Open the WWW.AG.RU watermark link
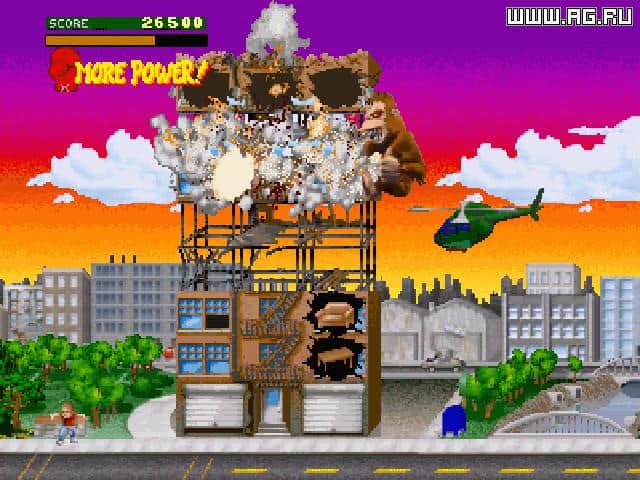The image size is (640, 480). [x=569, y=16]
